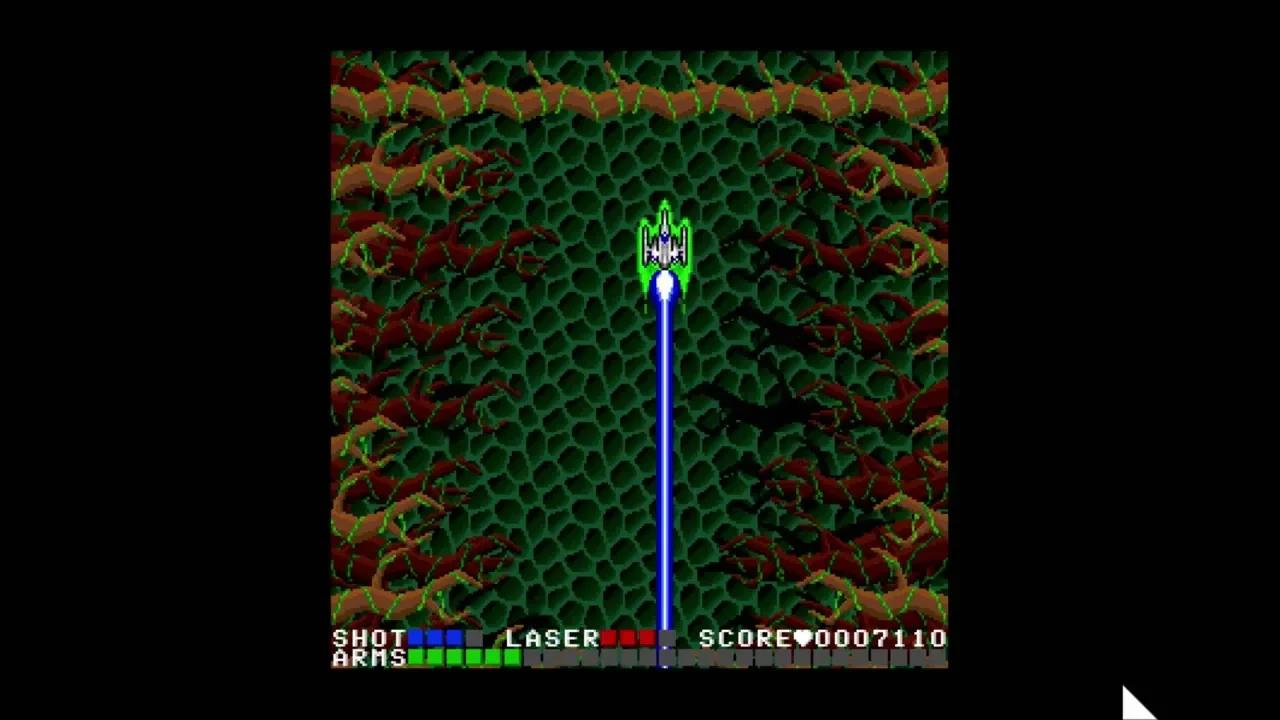Select the first red LASER gauge block
Screen dimensions: 1280x720
[x=611, y=638]
